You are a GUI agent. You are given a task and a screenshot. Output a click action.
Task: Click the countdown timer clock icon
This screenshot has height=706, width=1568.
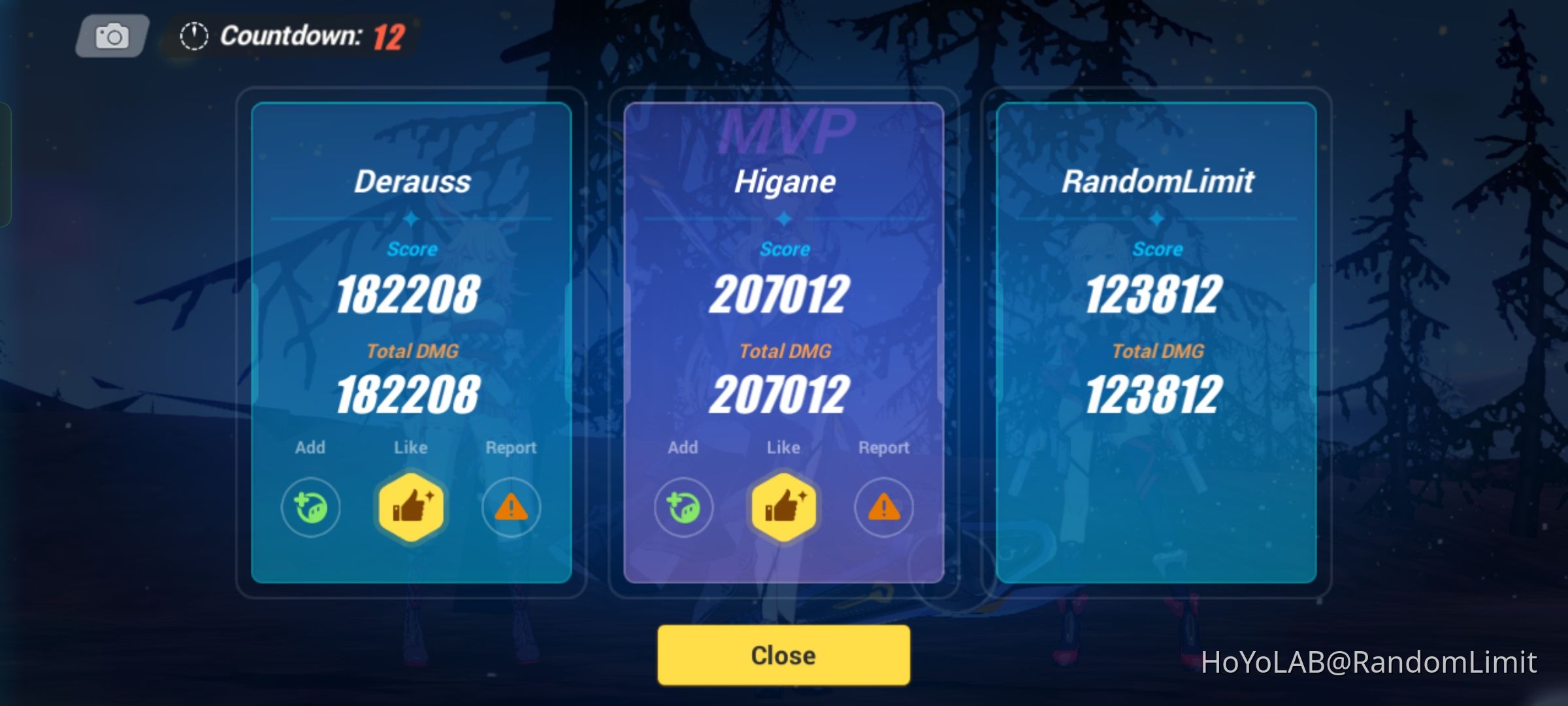[x=191, y=37]
